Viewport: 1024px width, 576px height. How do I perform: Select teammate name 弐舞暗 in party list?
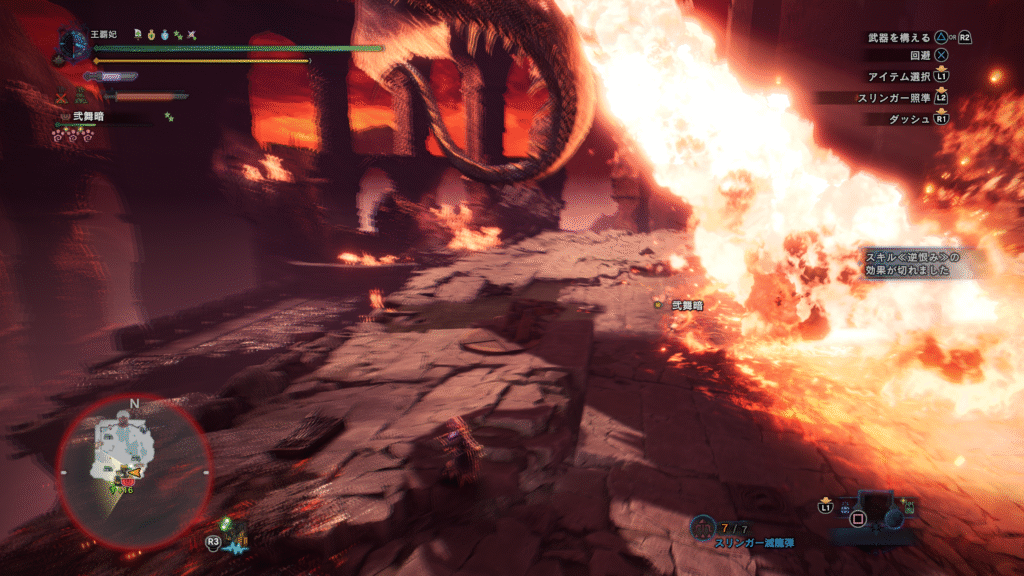tap(92, 117)
